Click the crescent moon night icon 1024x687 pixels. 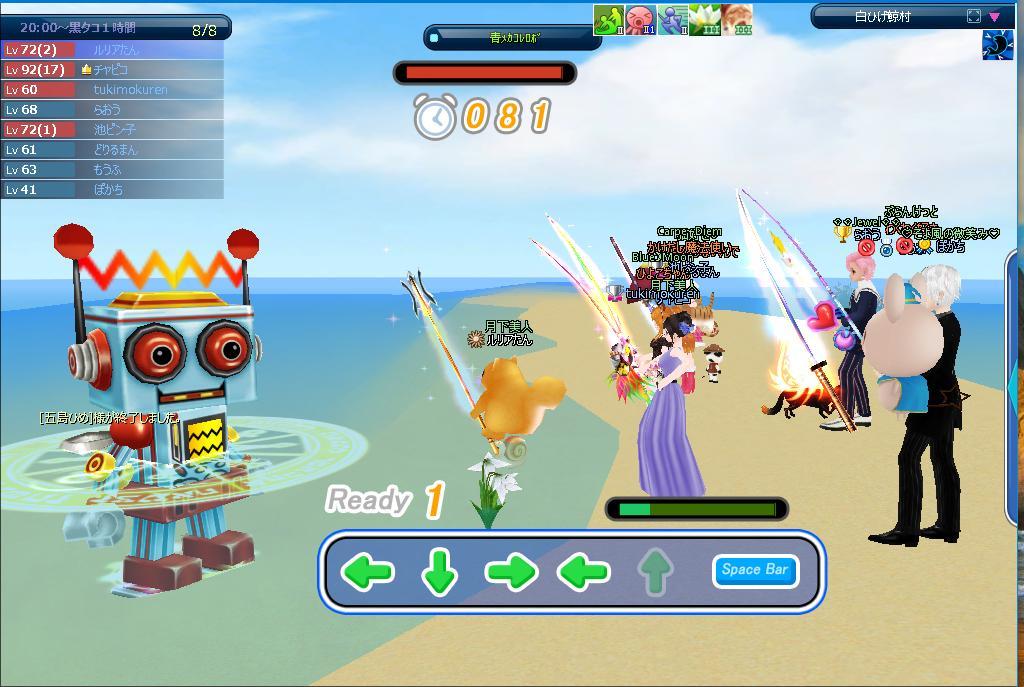pyautogui.click(x=997, y=45)
